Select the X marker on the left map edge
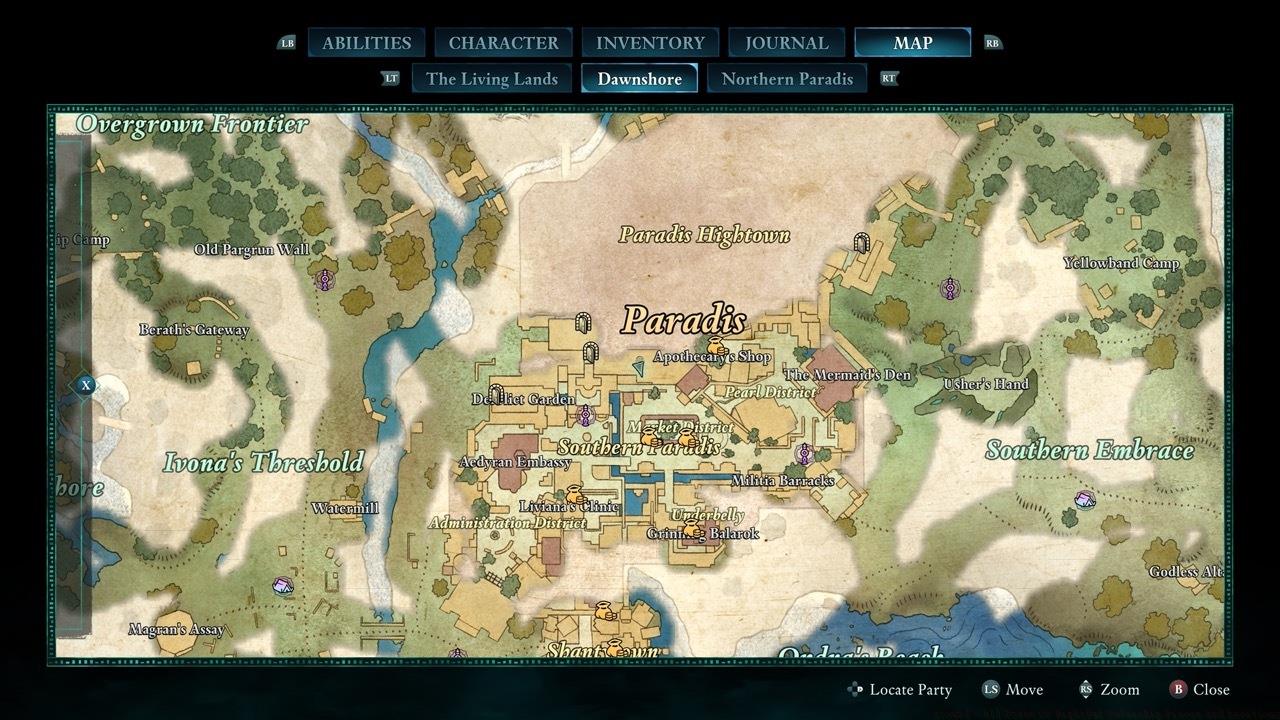Image resolution: width=1280 pixels, height=720 pixels. point(85,384)
